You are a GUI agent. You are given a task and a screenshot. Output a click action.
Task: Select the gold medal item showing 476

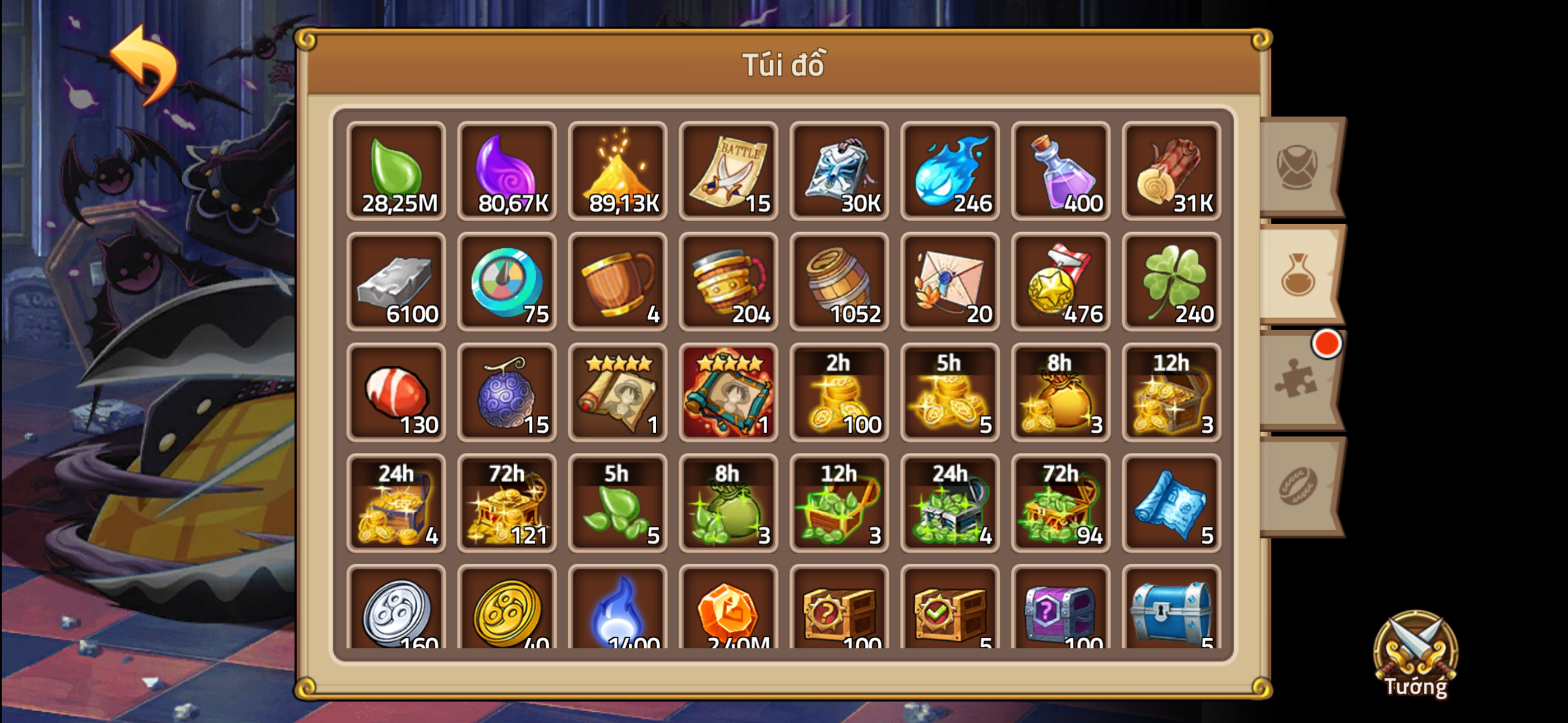pyautogui.click(x=1060, y=283)
